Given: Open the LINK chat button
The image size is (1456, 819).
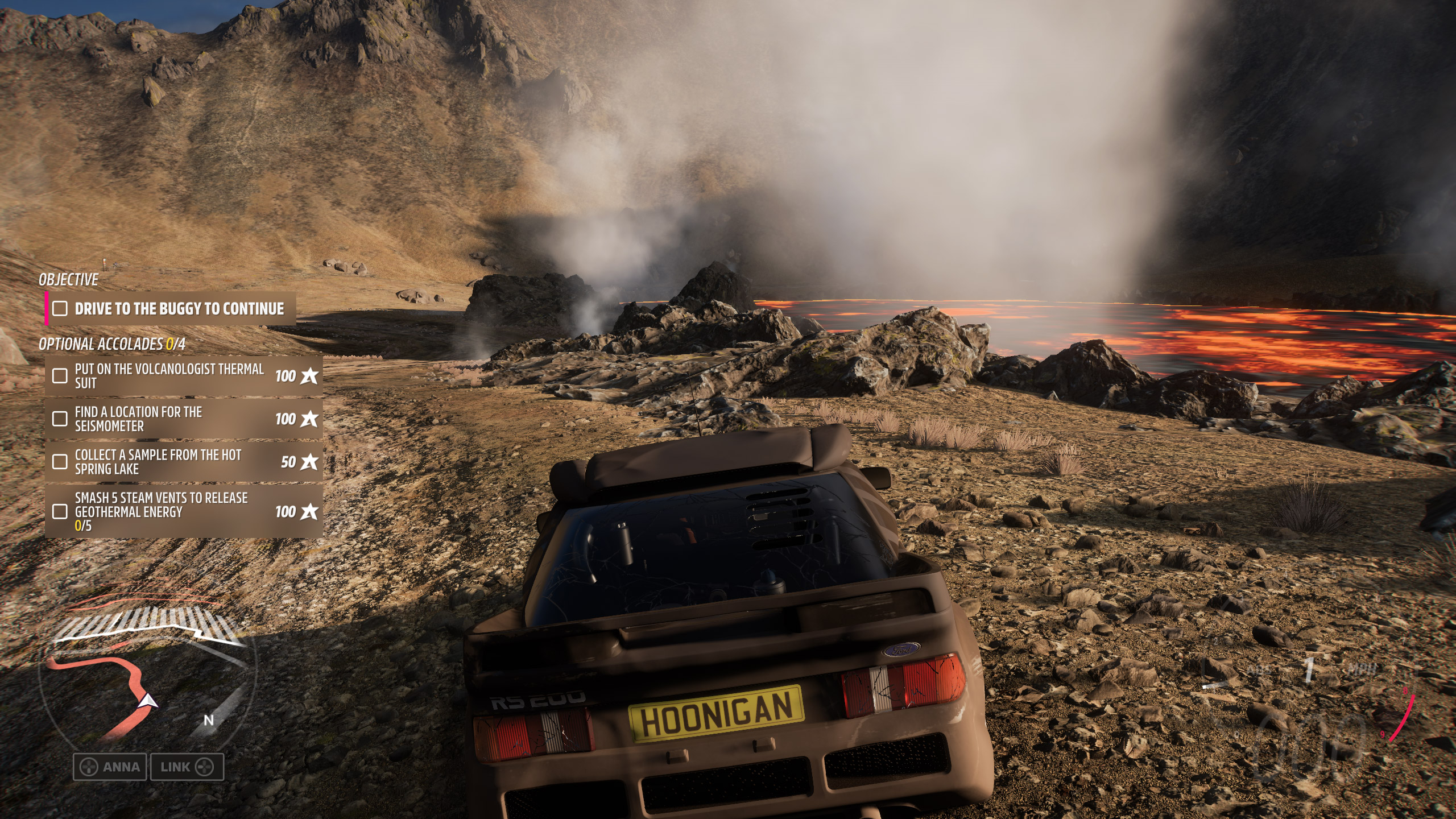Looking at the screenshot, I should click(187, 767).
